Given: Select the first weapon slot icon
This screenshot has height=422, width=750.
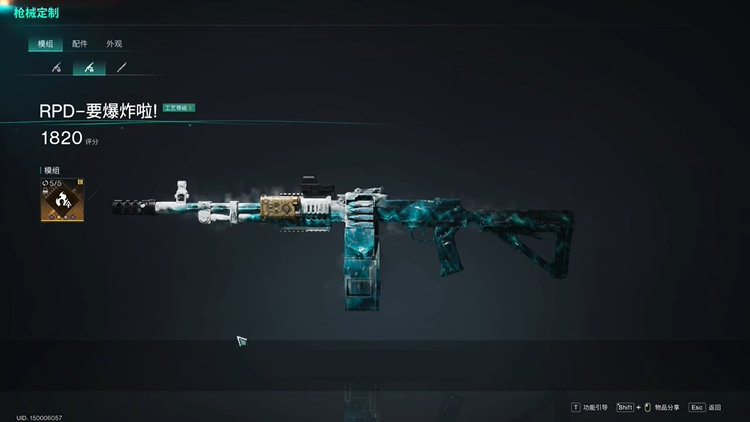Looking at the screenshot, I should (x=57, y=68).
